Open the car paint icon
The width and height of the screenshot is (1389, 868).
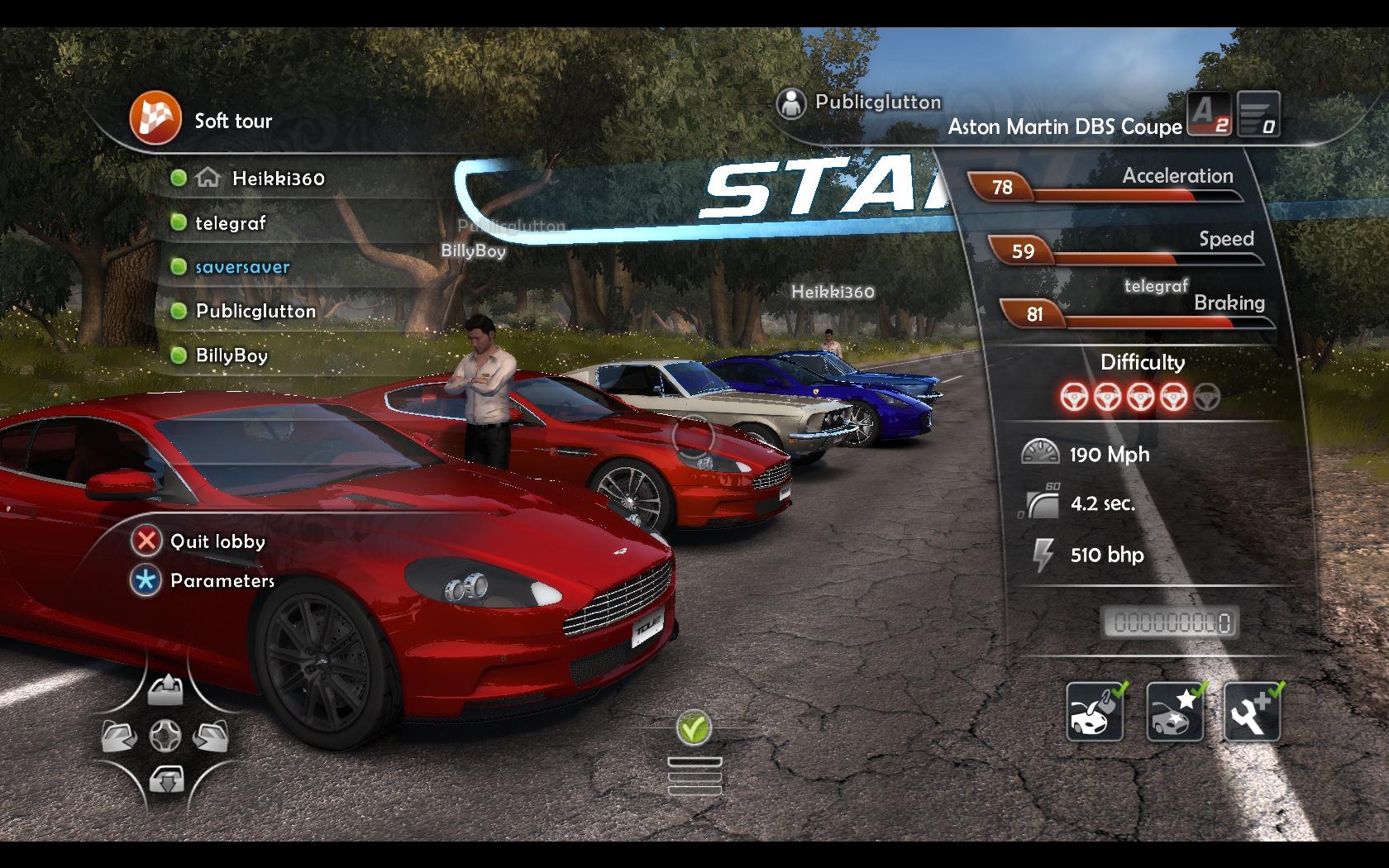1095,712
